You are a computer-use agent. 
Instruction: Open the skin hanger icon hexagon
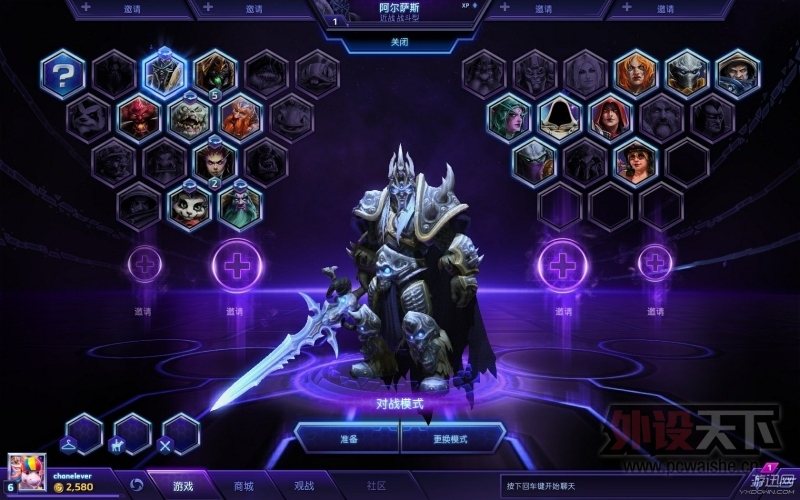pos(83,434)
